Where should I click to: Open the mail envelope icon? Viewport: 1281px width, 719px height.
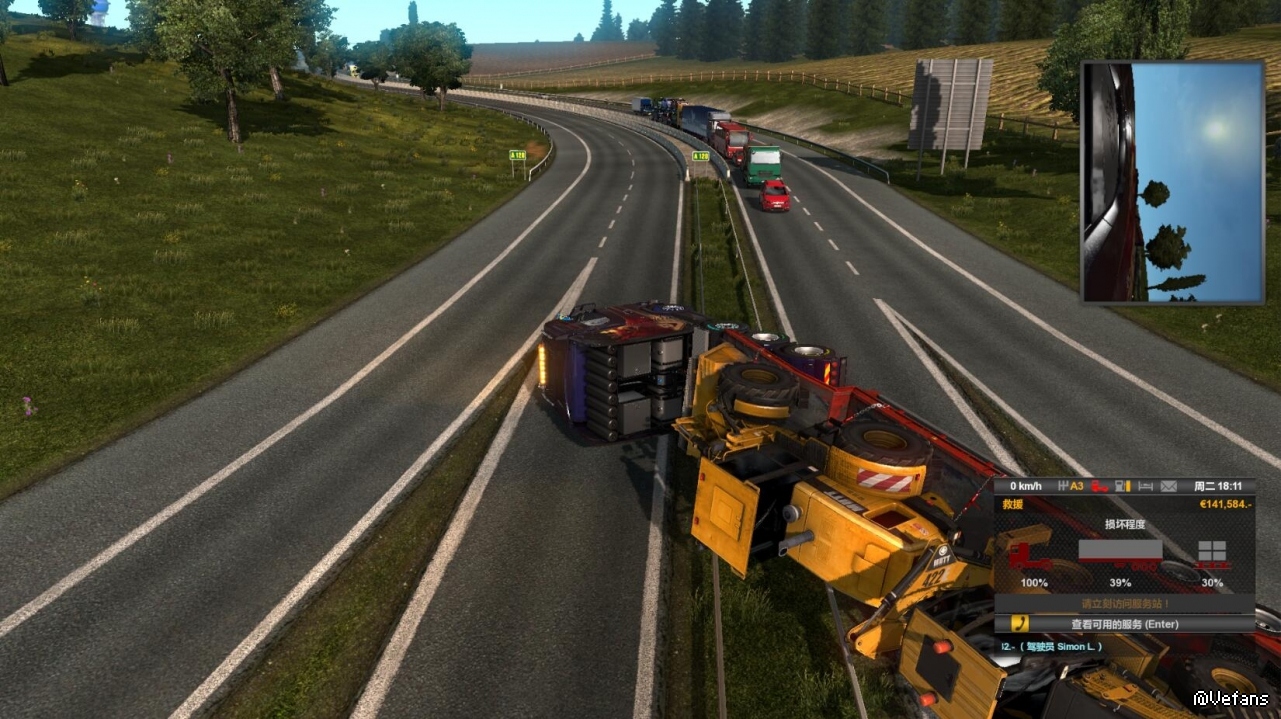click(1168, 486)
